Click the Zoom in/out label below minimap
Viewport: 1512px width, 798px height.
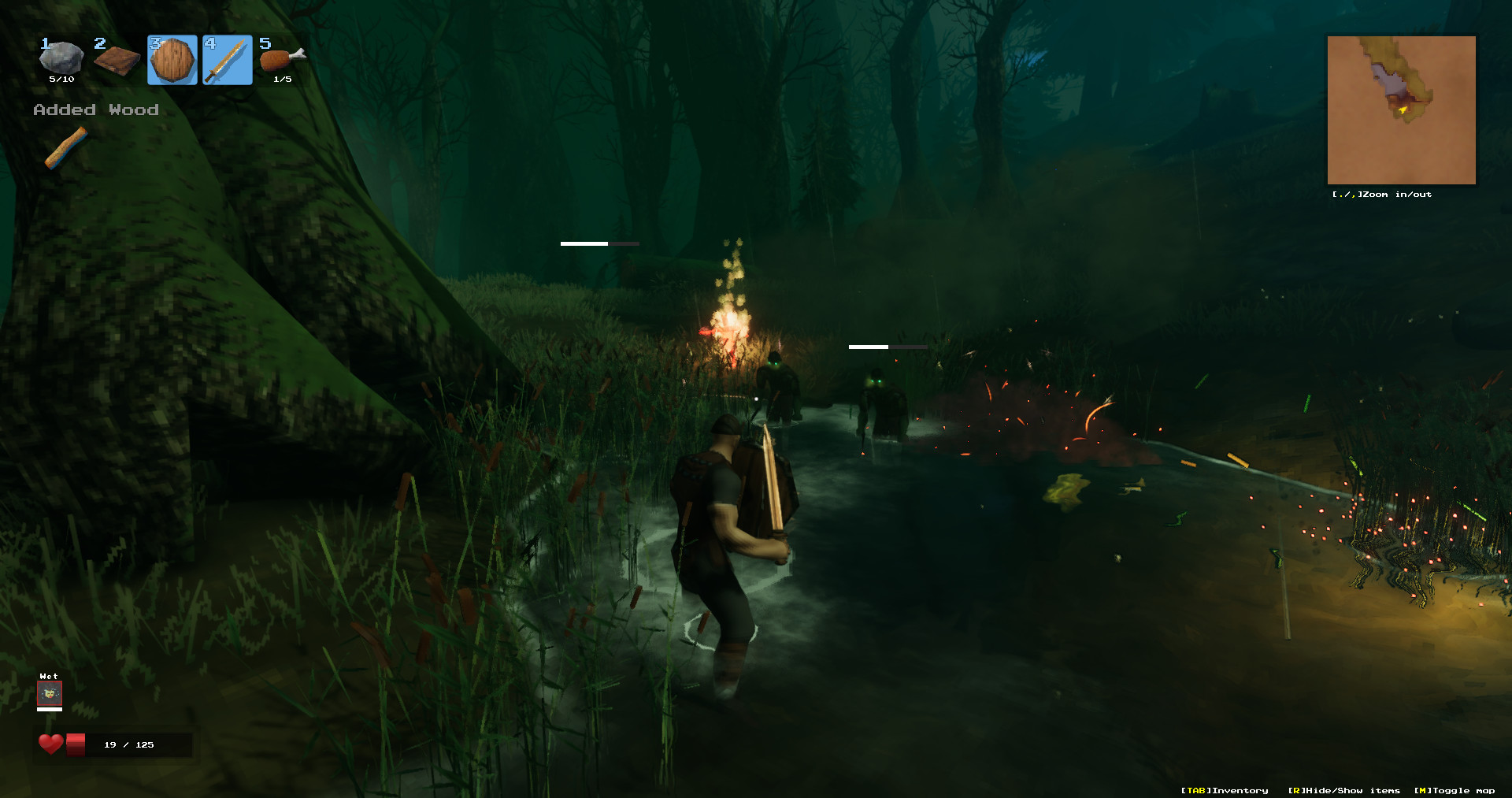coord(1382,194)
